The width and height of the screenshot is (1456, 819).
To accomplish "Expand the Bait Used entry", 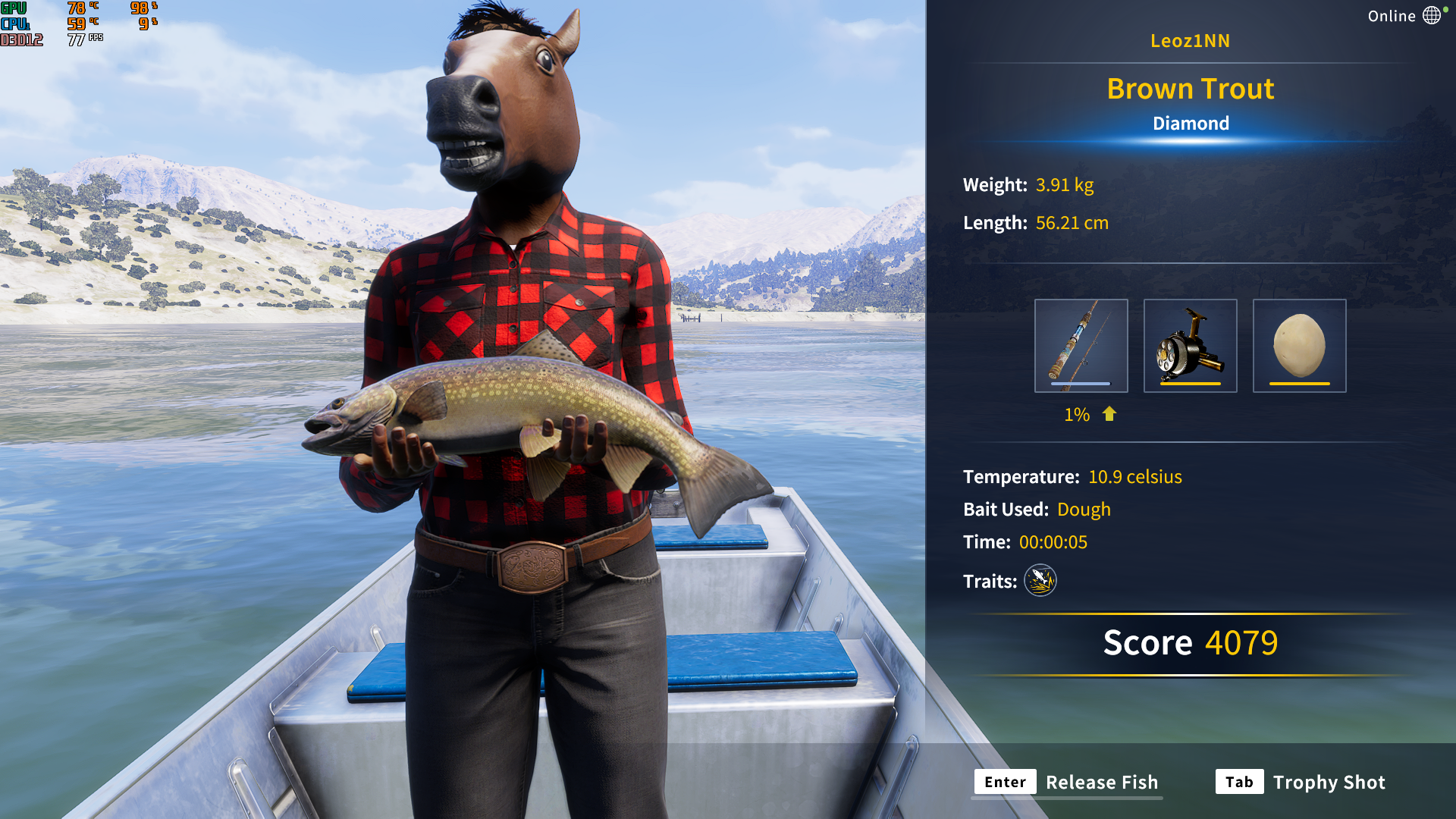I will (1037, 510).
